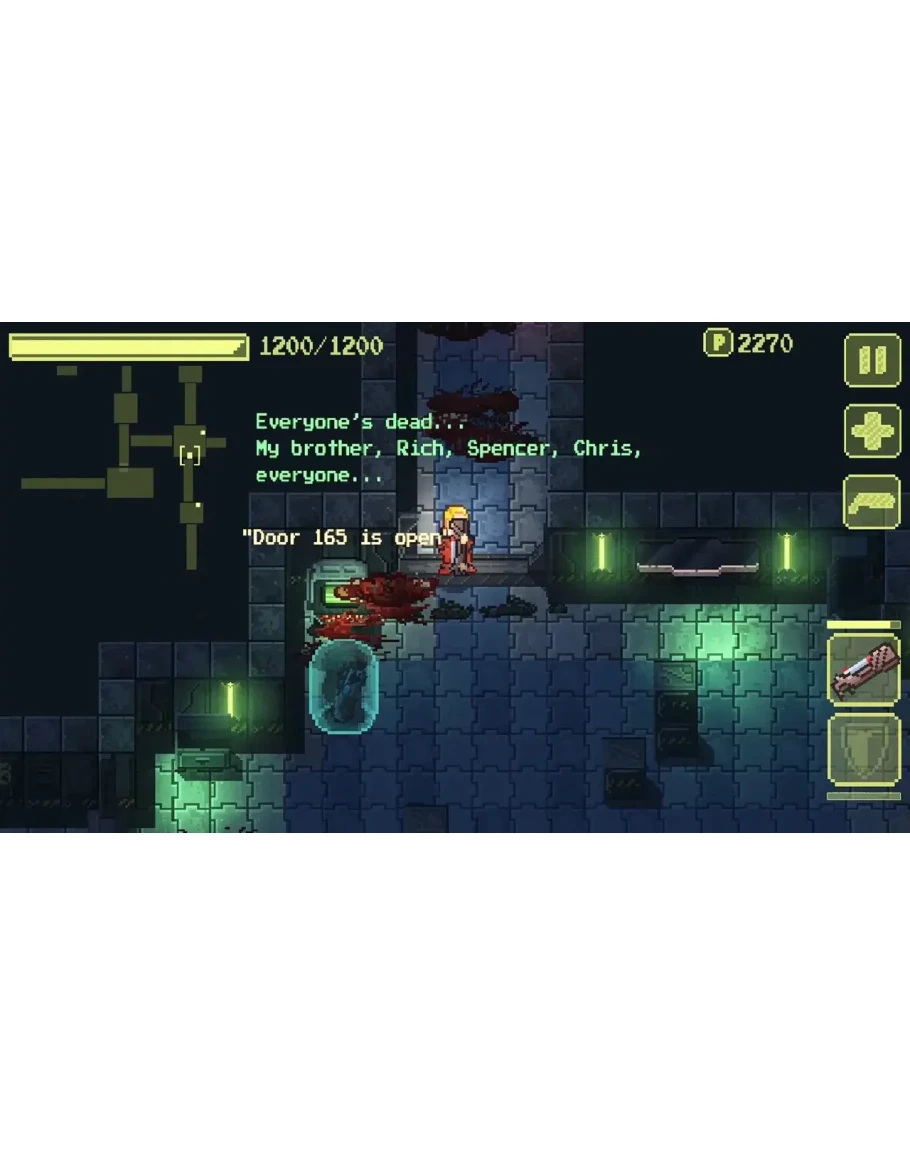The image size is (910, 1155).
Task: Tap the plus-shaped medkit button
Action: (x=872, y=432)
